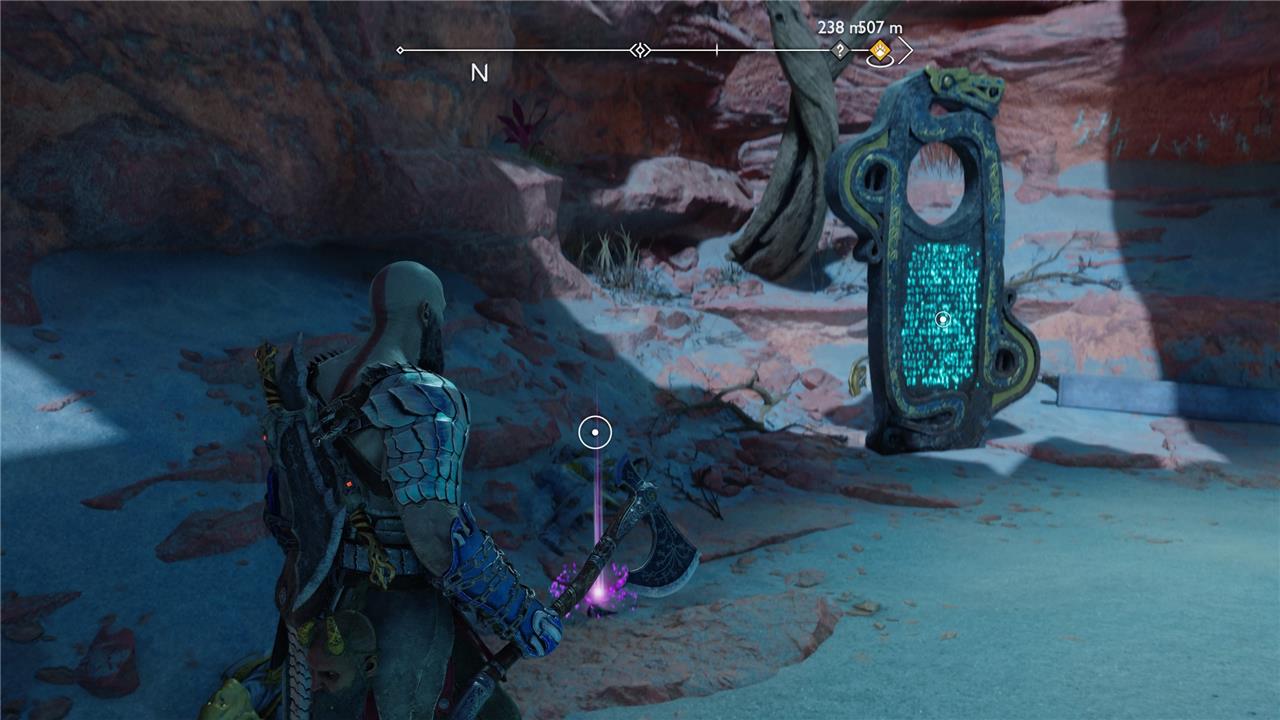Click the gray question mark compass marker

click(840, 50)
